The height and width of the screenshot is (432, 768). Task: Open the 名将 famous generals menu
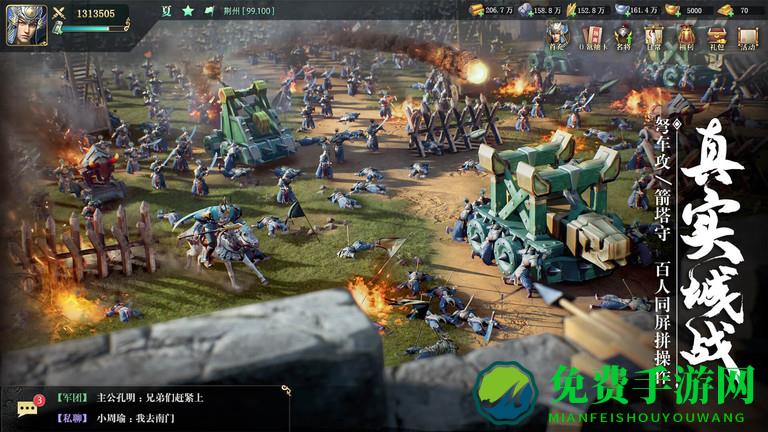623,37
